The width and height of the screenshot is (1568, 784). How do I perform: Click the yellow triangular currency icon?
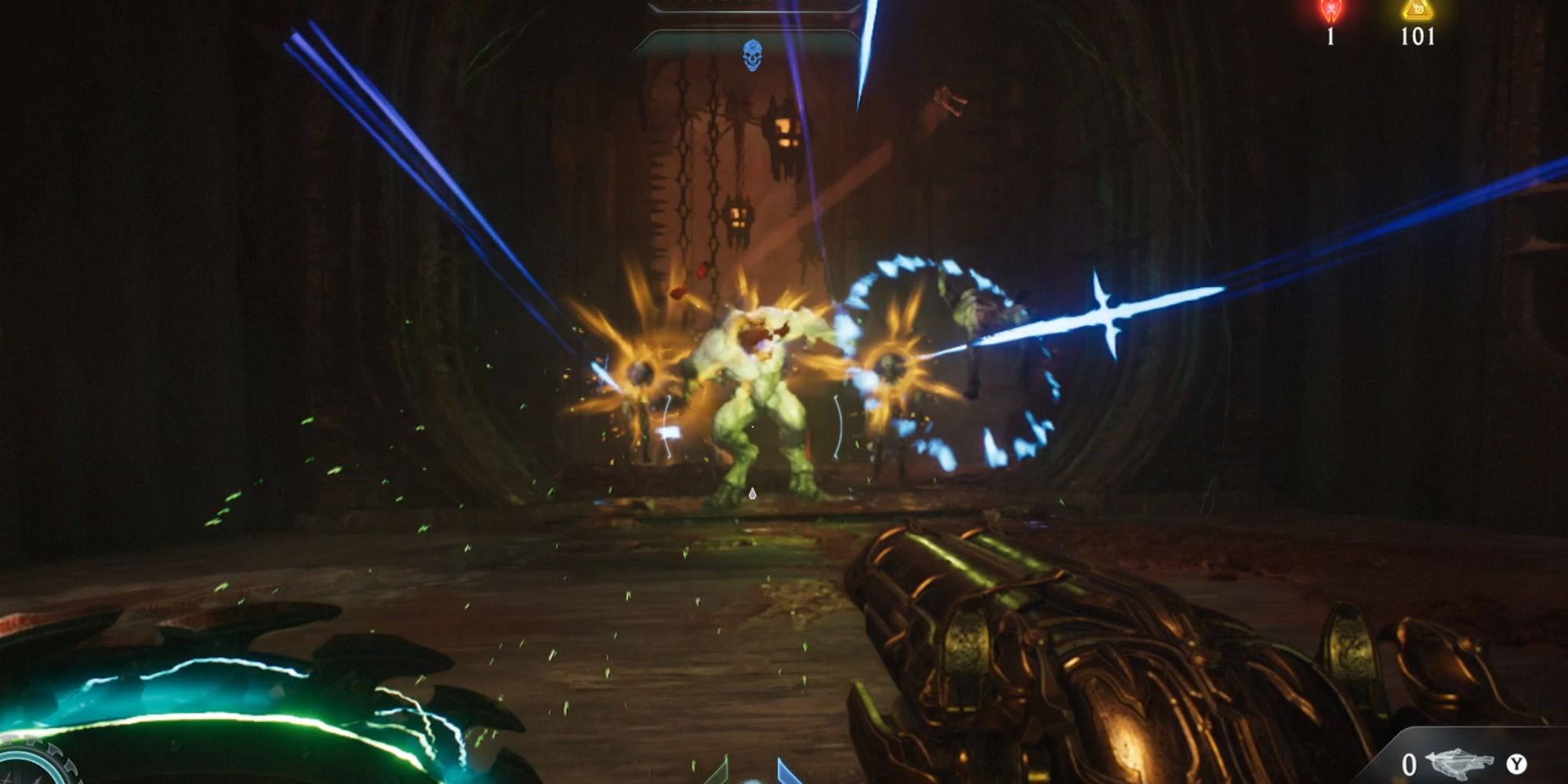1417,9
